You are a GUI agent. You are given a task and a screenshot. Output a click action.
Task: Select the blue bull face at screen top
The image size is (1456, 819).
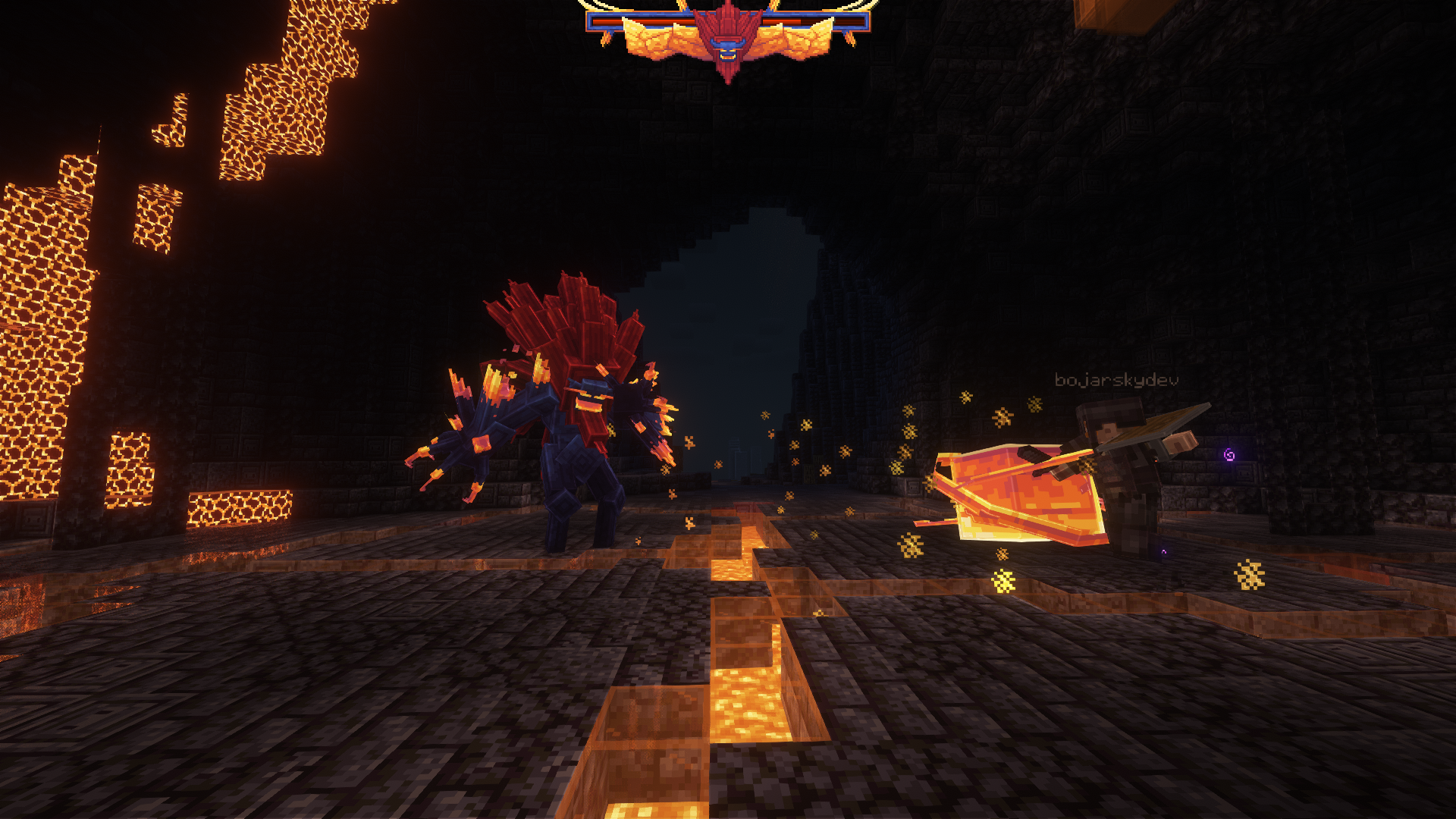[726, 49]
